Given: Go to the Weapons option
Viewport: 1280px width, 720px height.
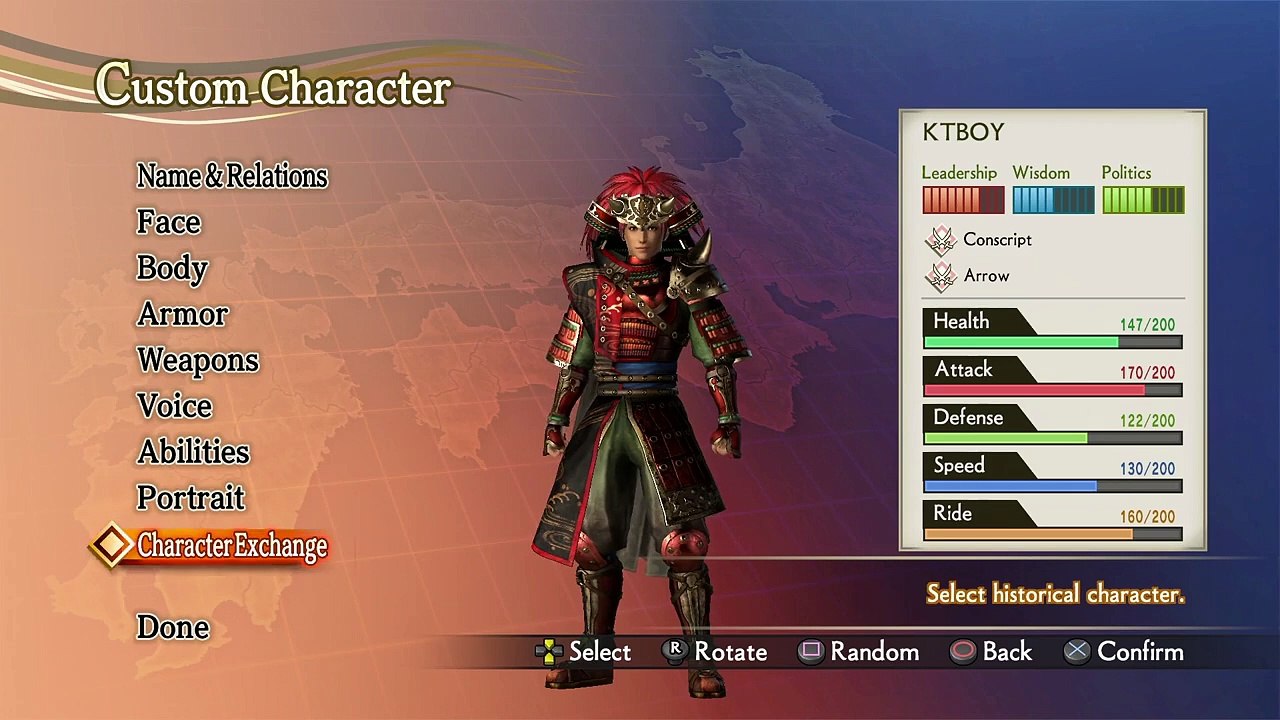Looking at the screenshot, I should tap(198, 360).
